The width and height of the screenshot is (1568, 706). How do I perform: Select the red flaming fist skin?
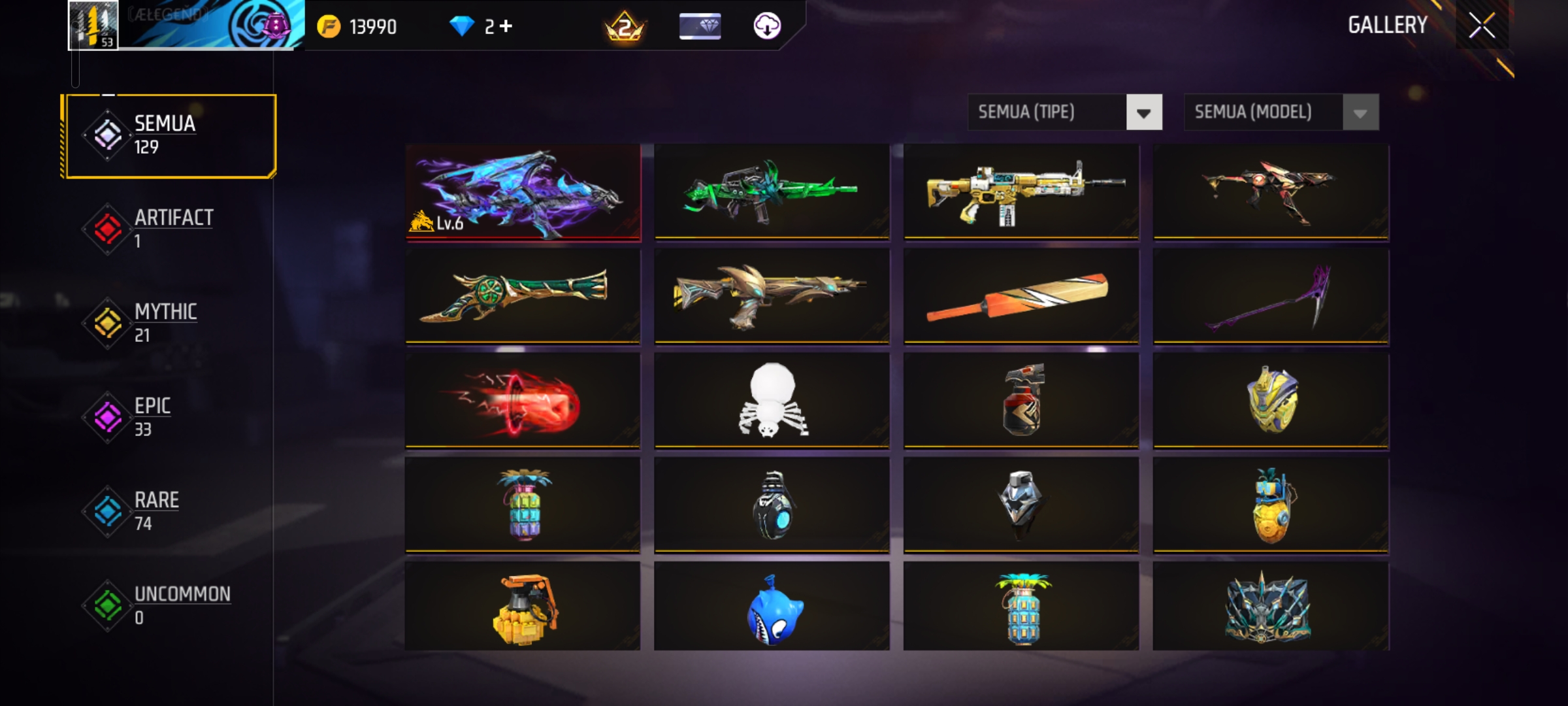click(523, 401)
